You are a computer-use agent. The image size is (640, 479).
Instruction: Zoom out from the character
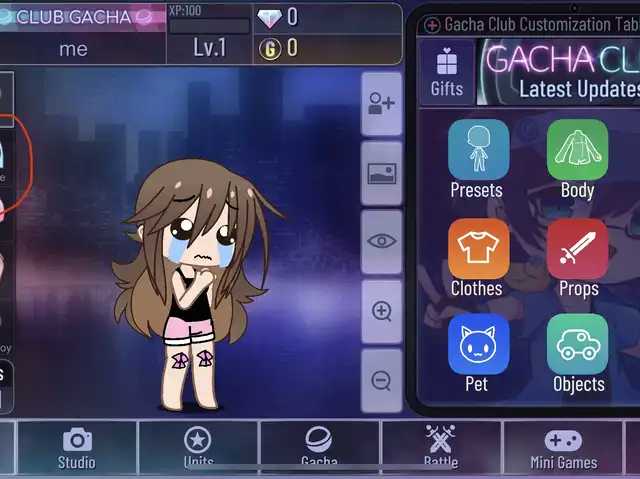pos(381,380)
